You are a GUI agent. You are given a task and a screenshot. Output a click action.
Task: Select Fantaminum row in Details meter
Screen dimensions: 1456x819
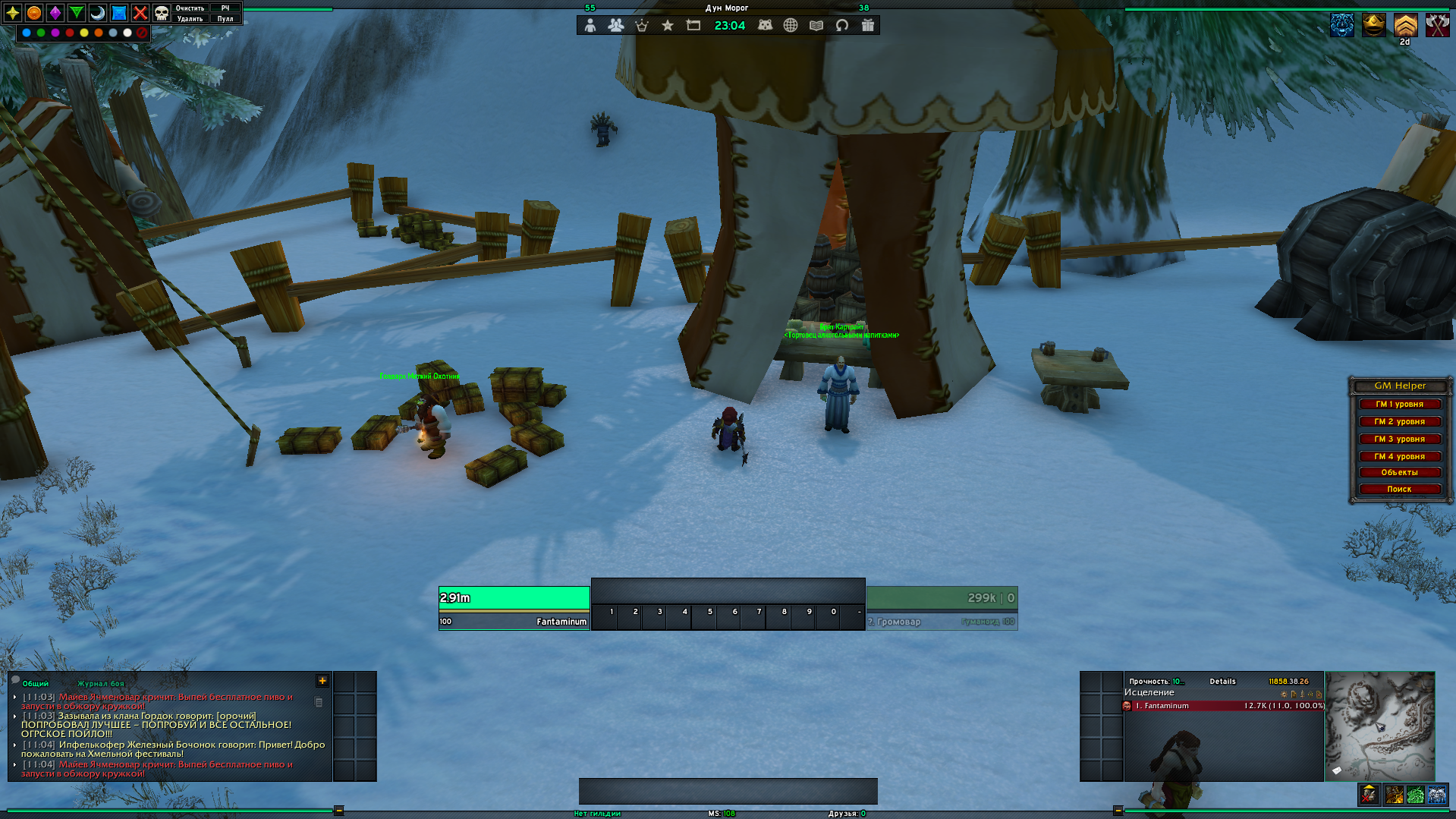[x=1223, y=706]
